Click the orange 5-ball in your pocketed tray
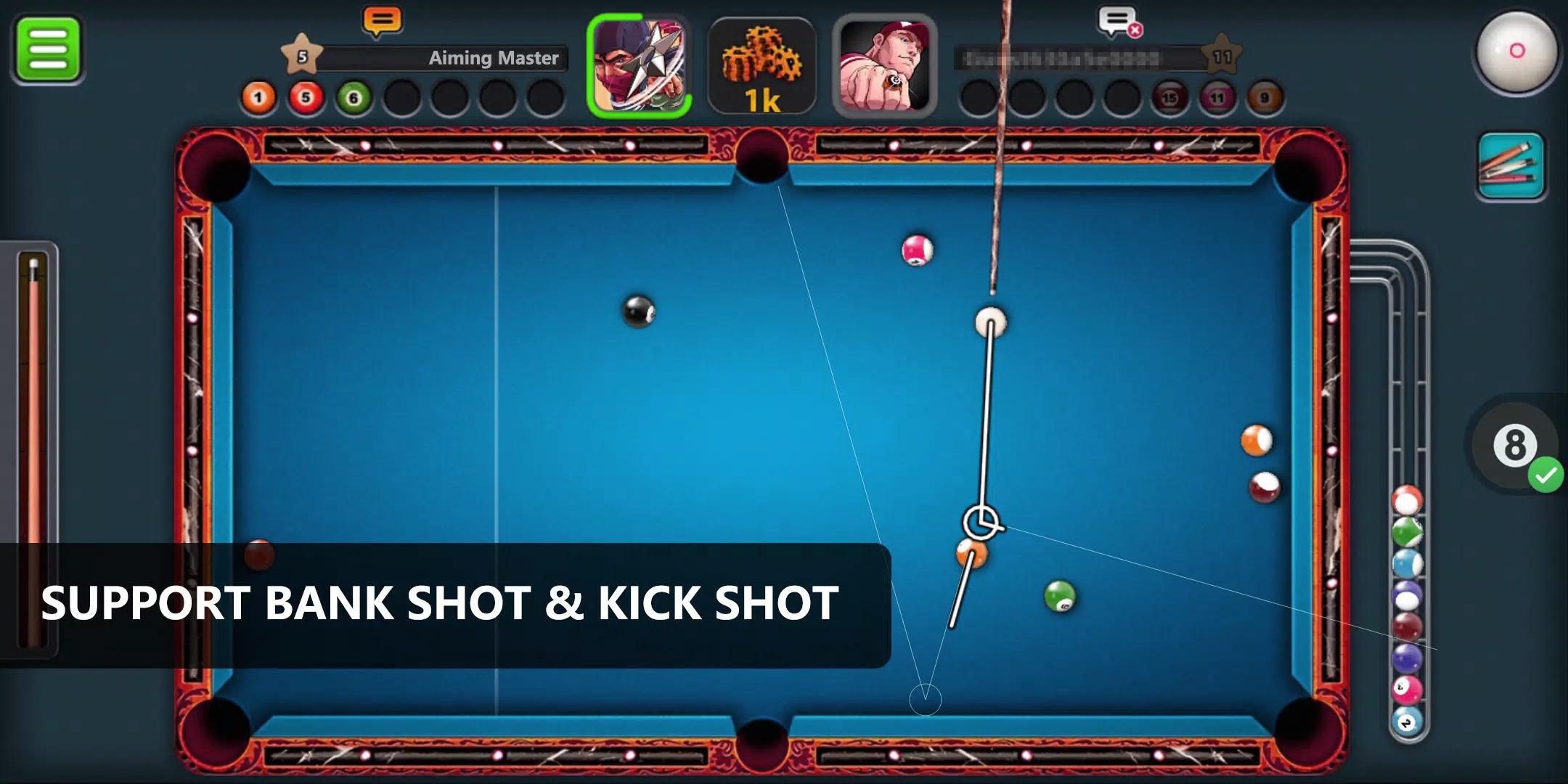Image resolution: width=1568 pixels, height=784 pixels. click(305, 96)
